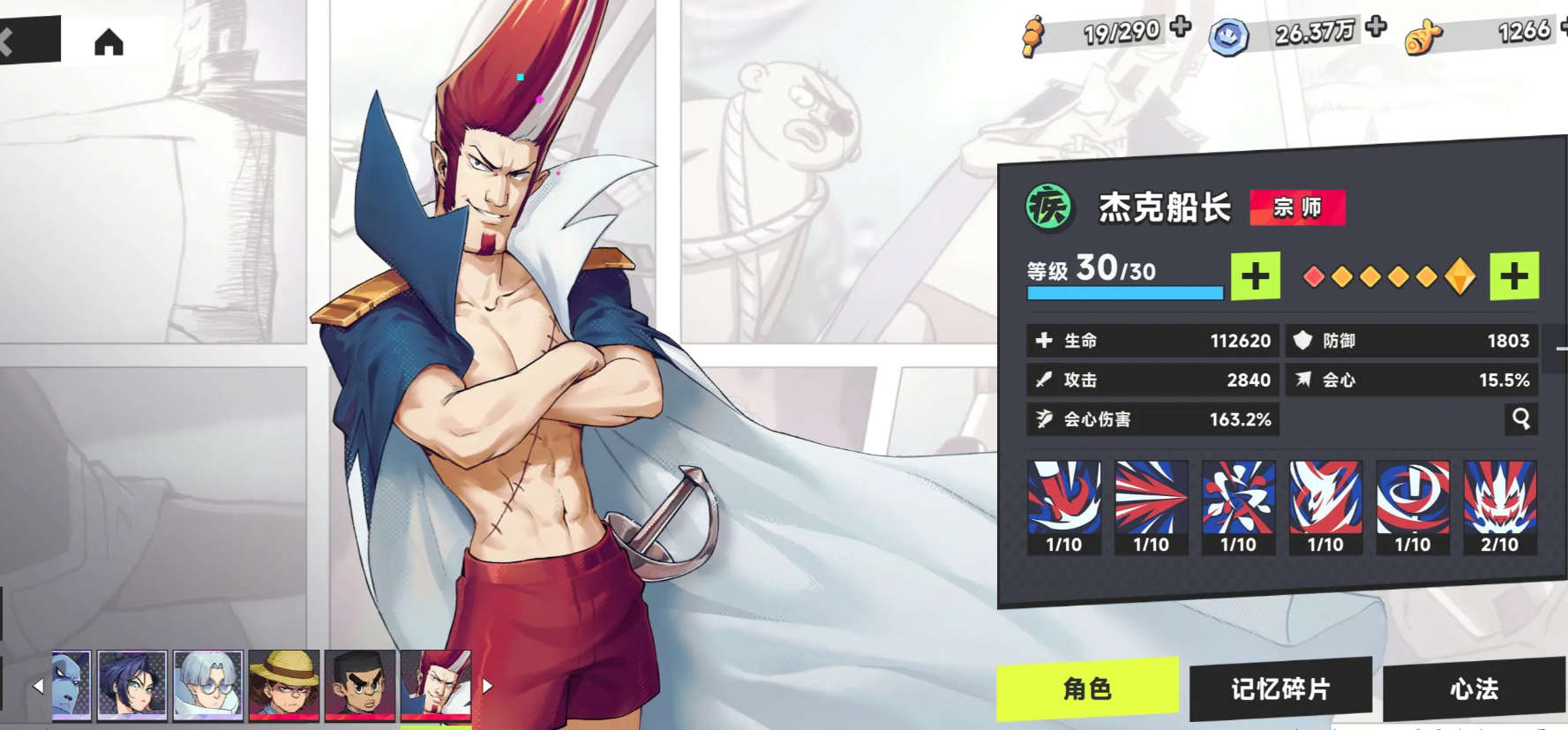The height and width of the screenshot is (730, 1568).
Task: Choose the red and white burst skill
Action: click(1151, 507)
